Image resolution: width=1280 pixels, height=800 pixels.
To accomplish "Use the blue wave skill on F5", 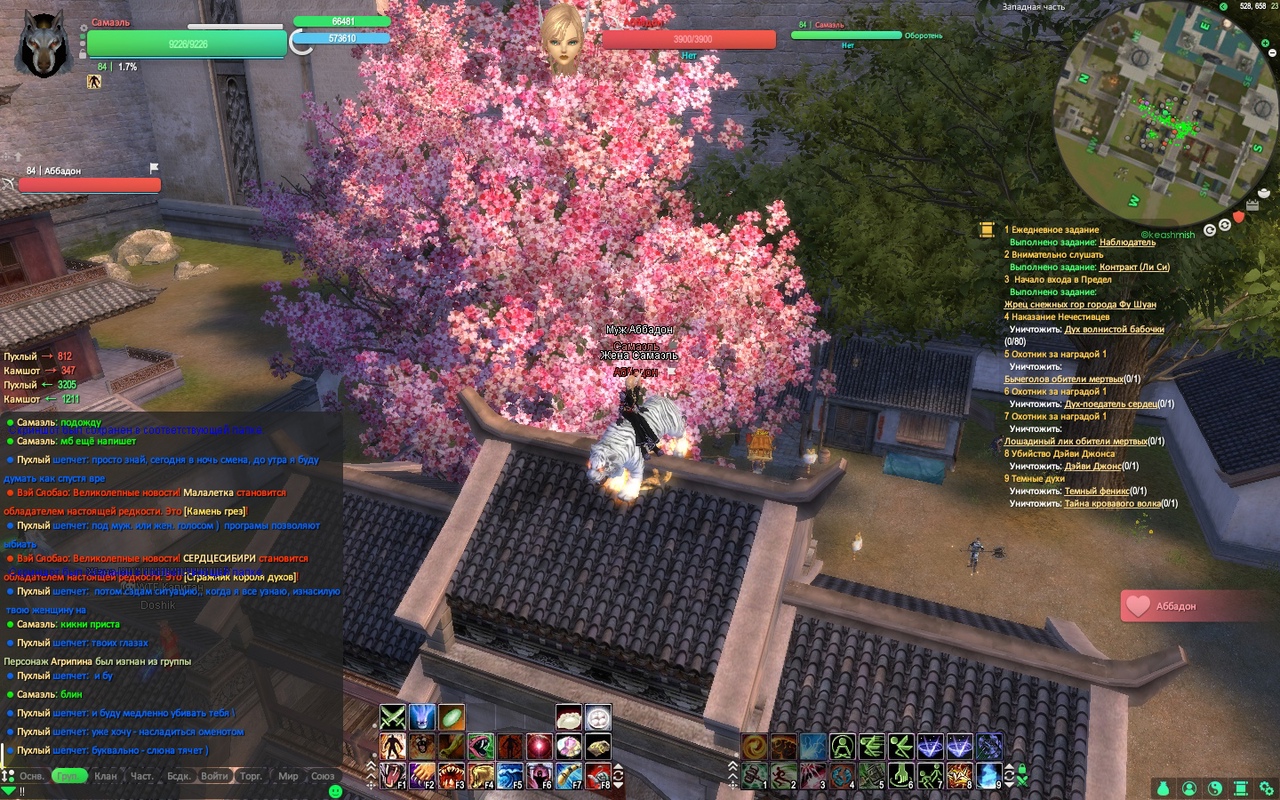I will pos(509,775).
